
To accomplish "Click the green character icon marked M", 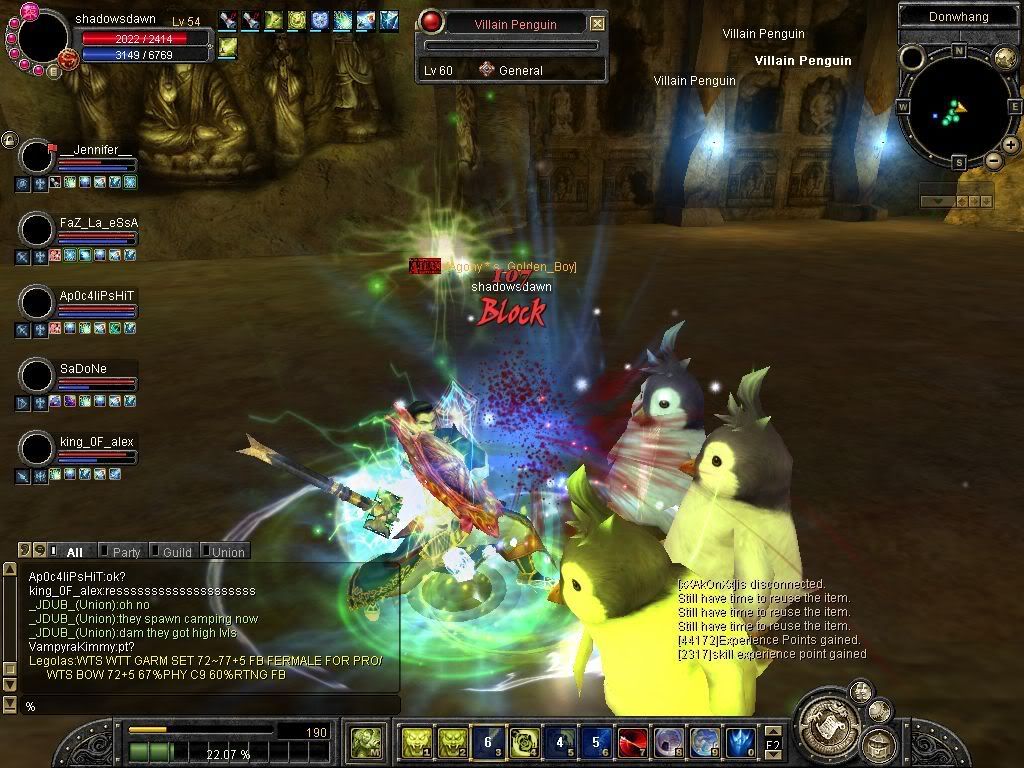I will (x=364, y=742).
